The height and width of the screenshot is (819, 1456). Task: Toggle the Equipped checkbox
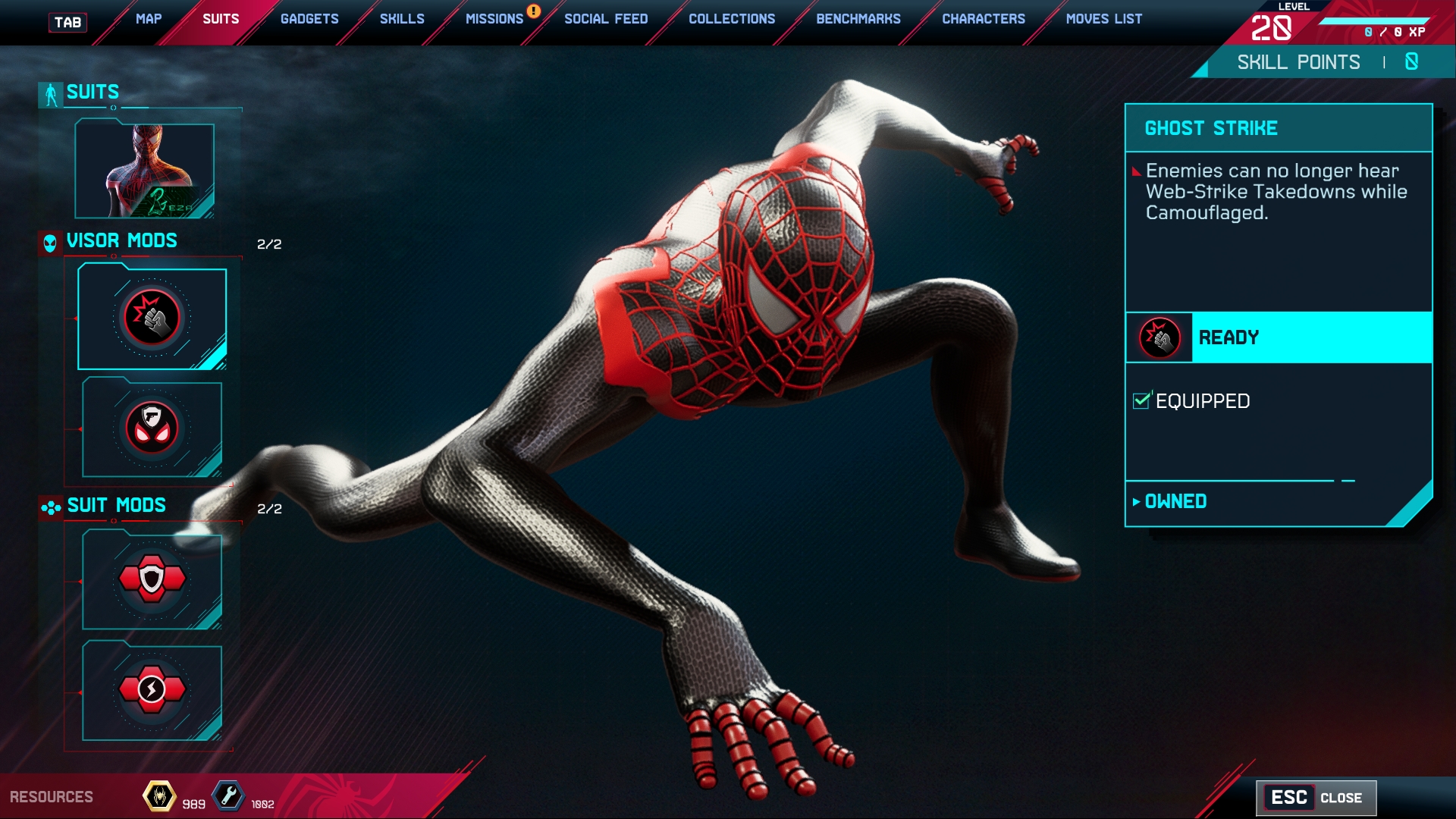(x=1141, y=400)
